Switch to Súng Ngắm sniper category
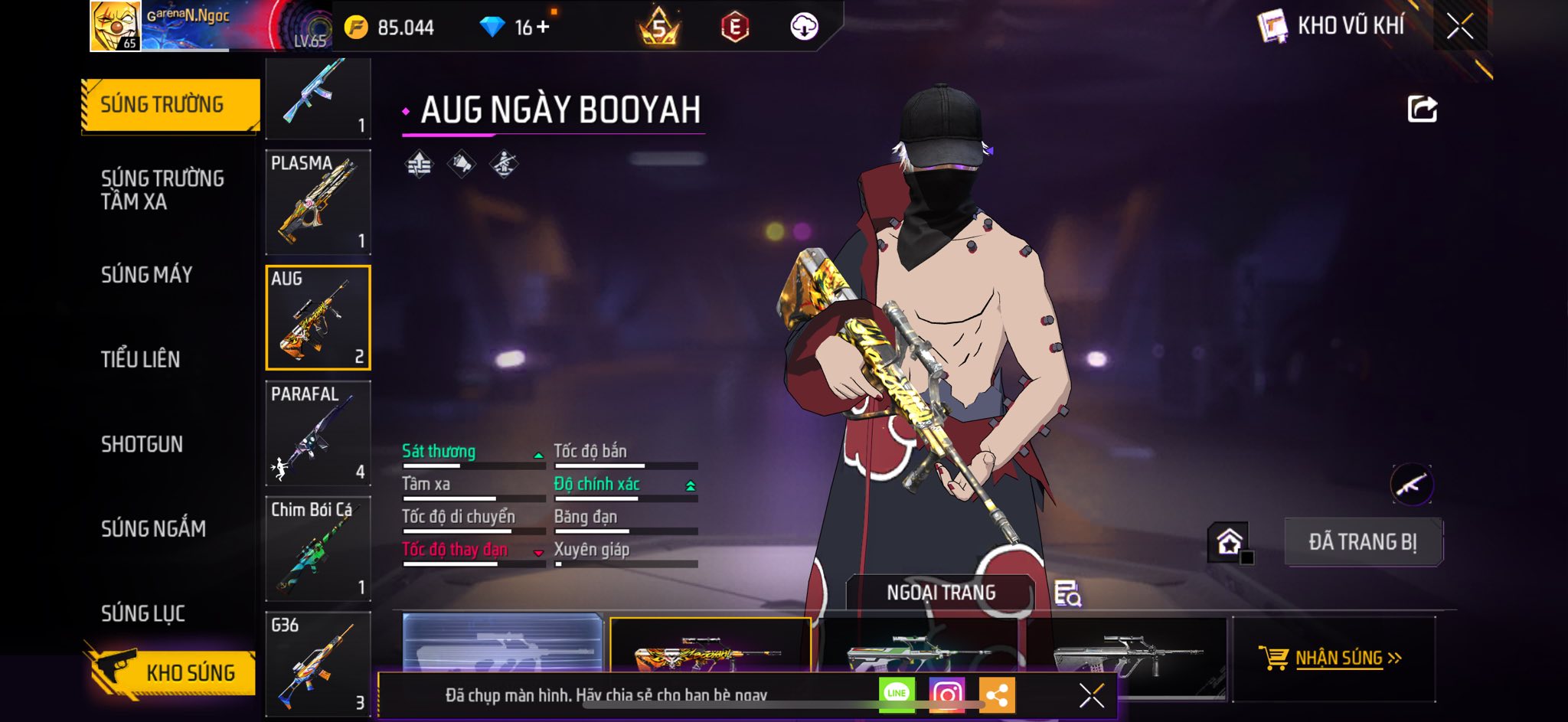Image resolution: width=1568 pixels, height=722 pixels. (153, 528)
